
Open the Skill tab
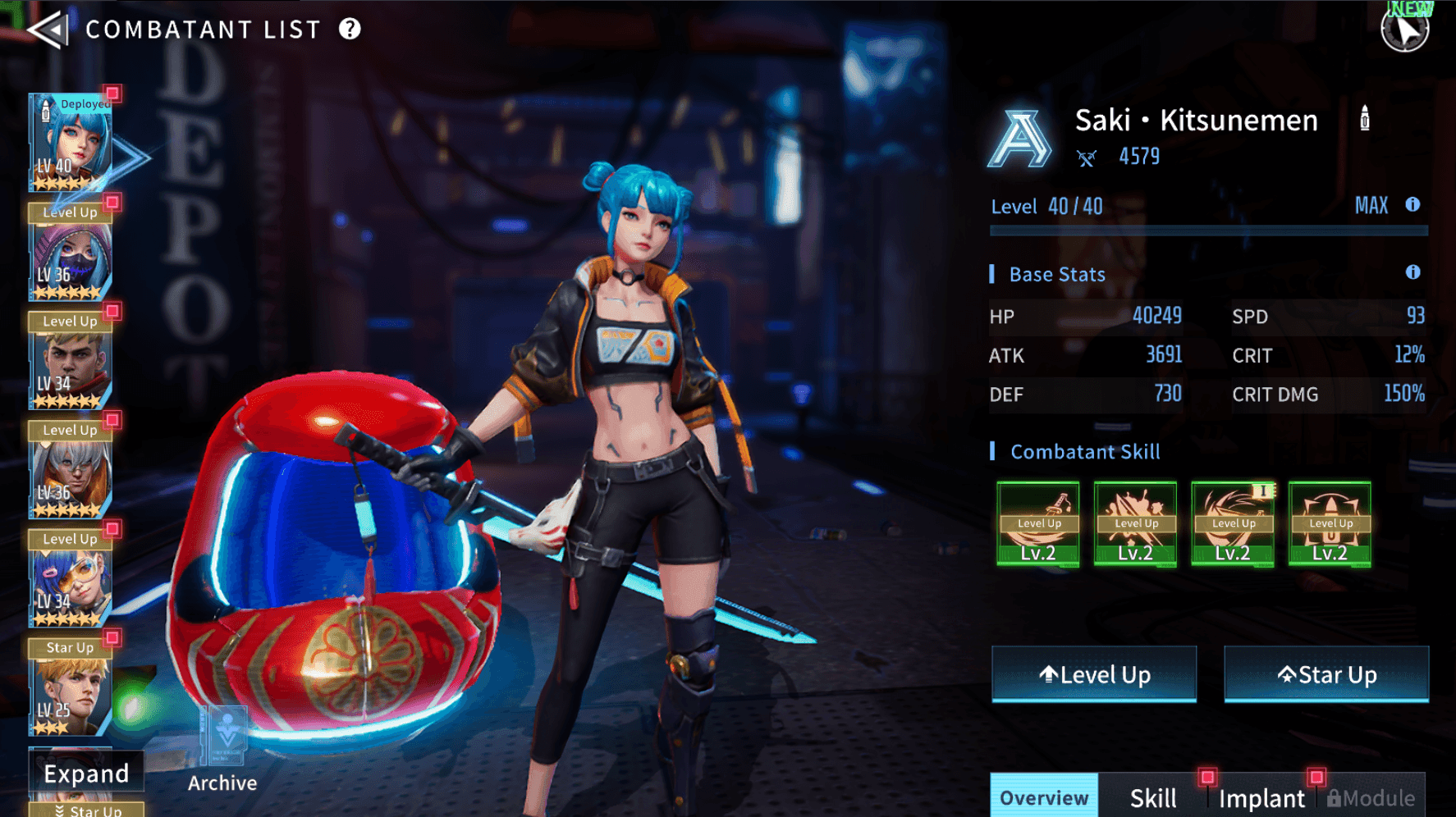1153,797
